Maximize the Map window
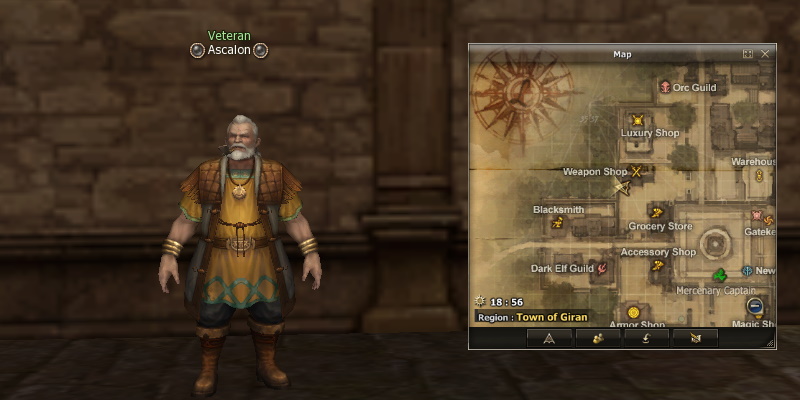This screenshot has width=800, height=400. (x=748, y=54)
